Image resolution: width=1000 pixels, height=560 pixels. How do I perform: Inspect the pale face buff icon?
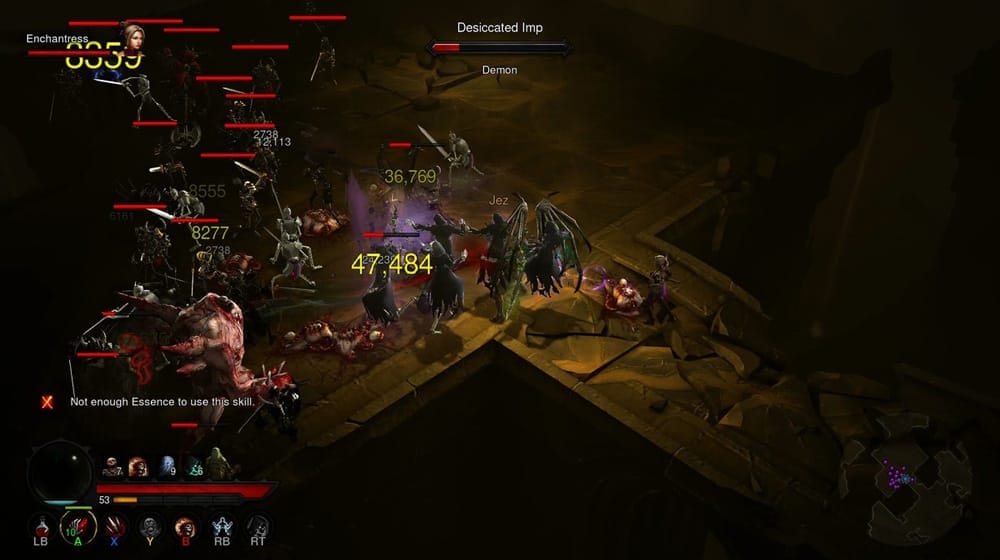coord(112,466)
